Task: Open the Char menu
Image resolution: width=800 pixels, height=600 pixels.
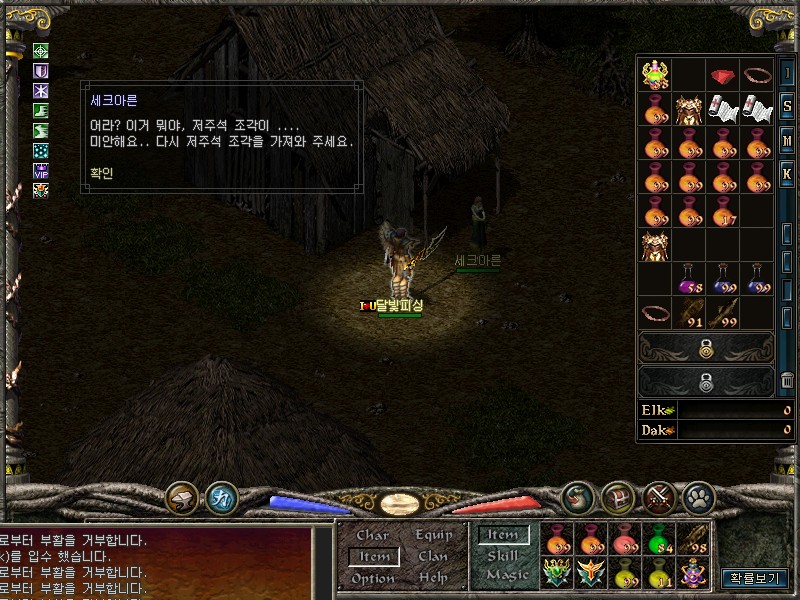Action: point(373,535)
